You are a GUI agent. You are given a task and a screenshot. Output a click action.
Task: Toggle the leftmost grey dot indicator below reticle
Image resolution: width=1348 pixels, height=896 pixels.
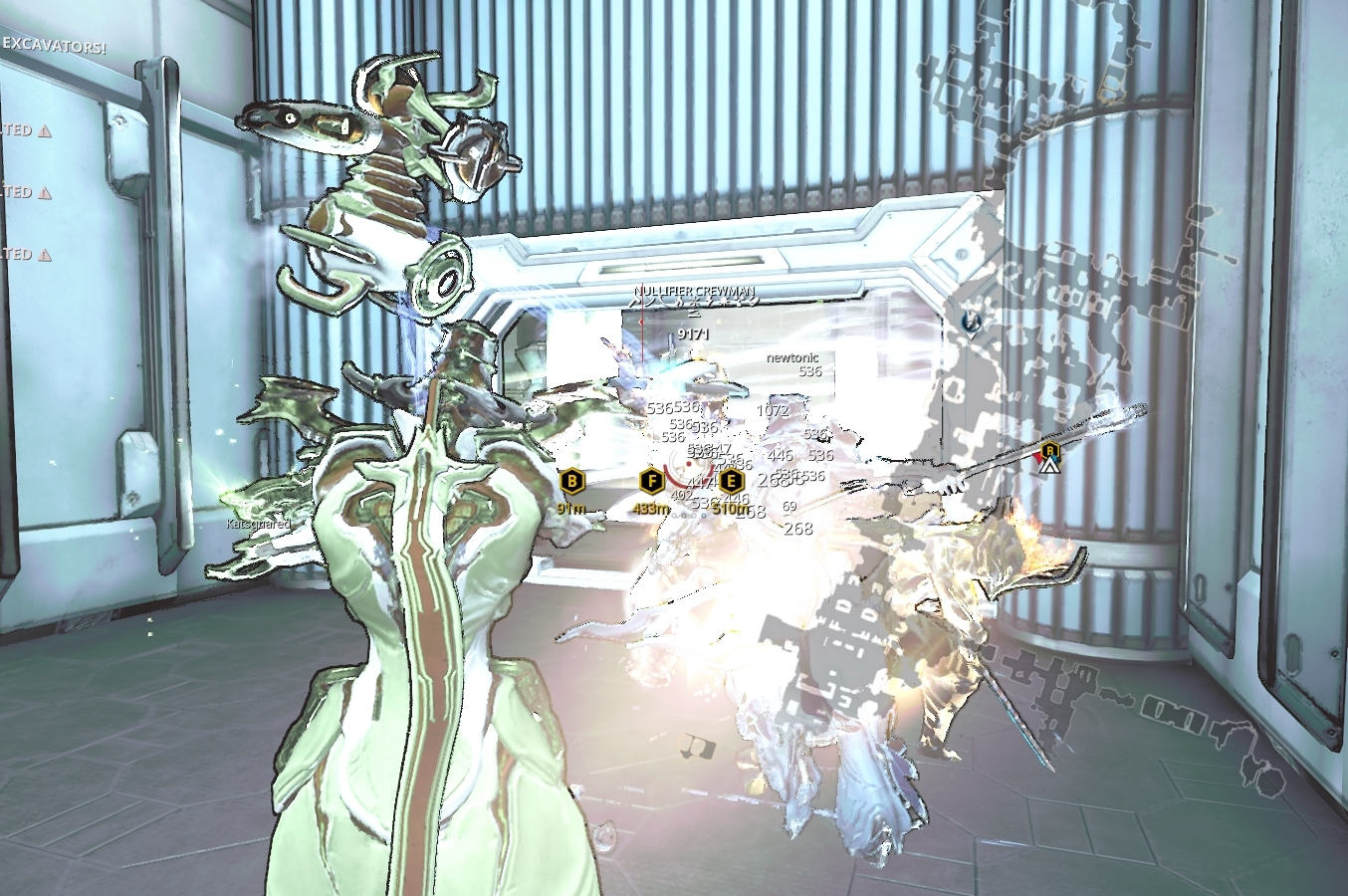click(x=674, y=516)
